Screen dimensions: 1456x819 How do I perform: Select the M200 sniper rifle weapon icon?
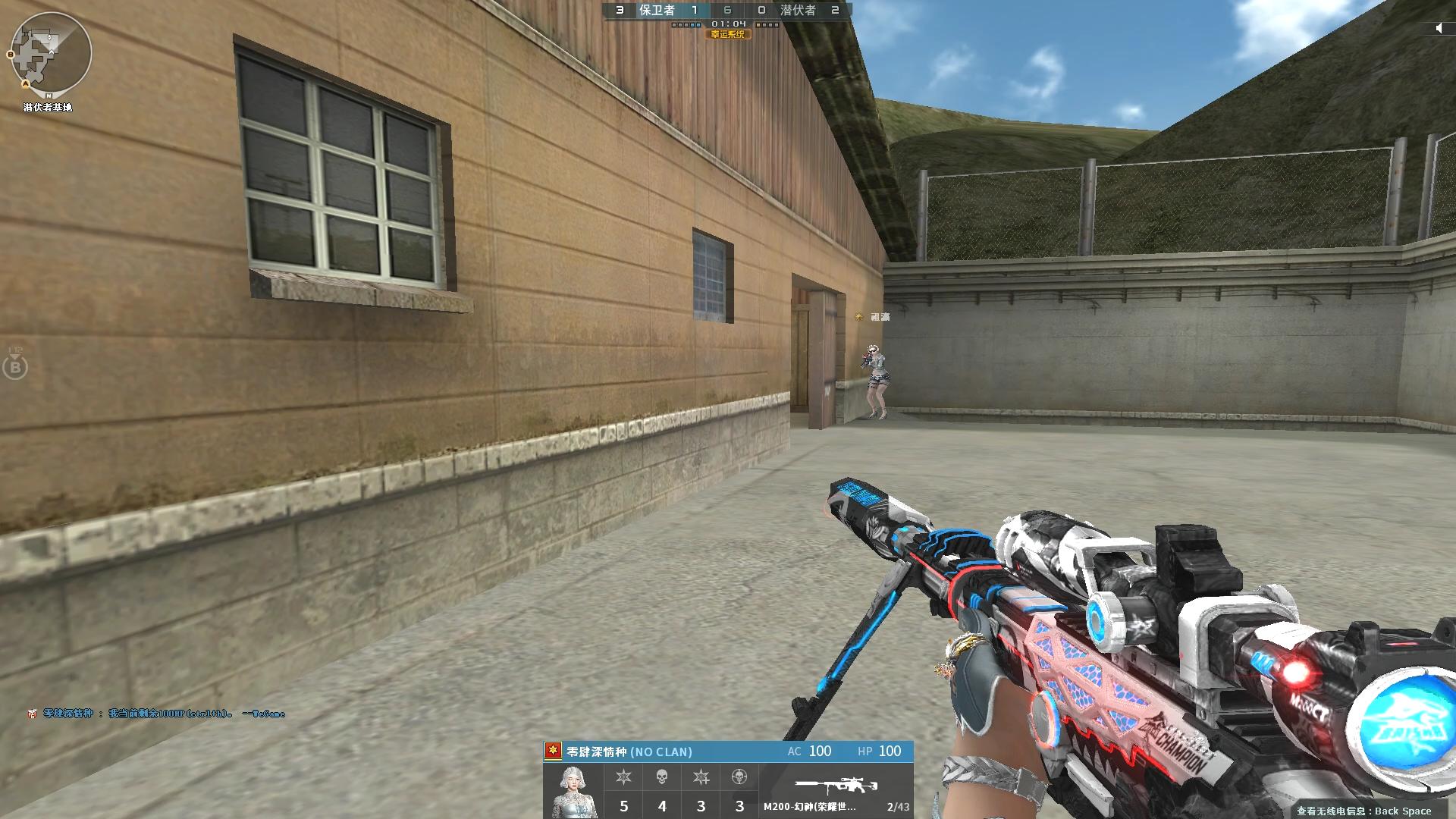pyautogui.click(x=836, y=785)
